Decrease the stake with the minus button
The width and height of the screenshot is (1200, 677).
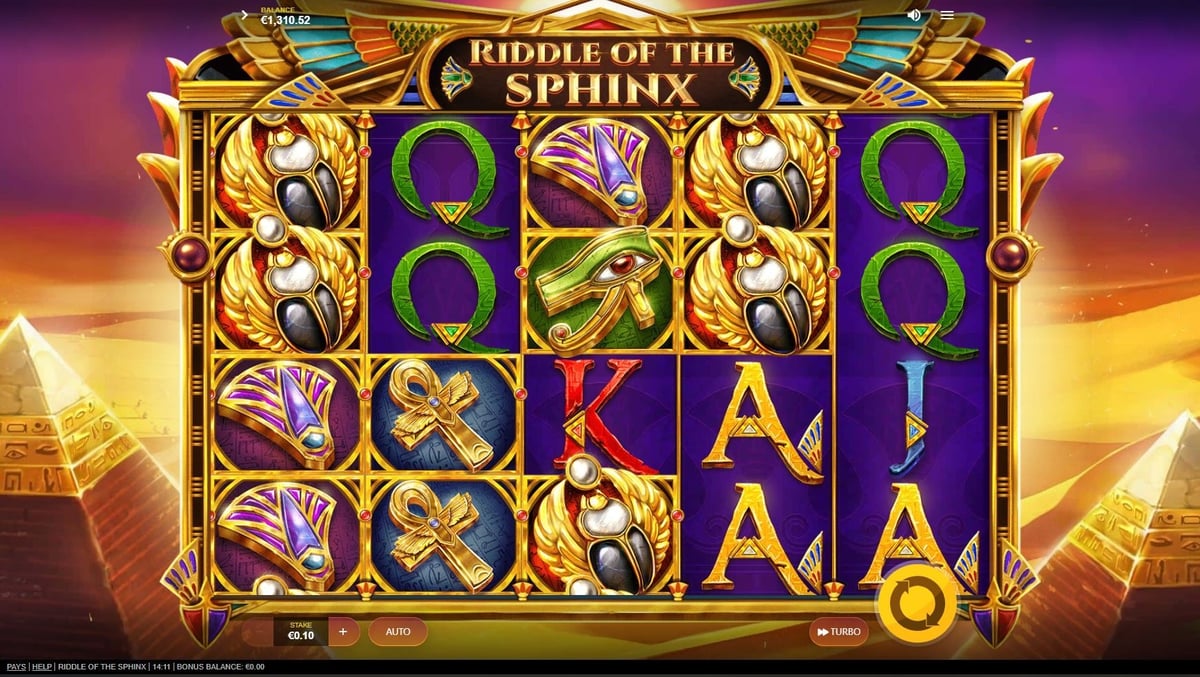pyautogui.click(x=258, y=631)
